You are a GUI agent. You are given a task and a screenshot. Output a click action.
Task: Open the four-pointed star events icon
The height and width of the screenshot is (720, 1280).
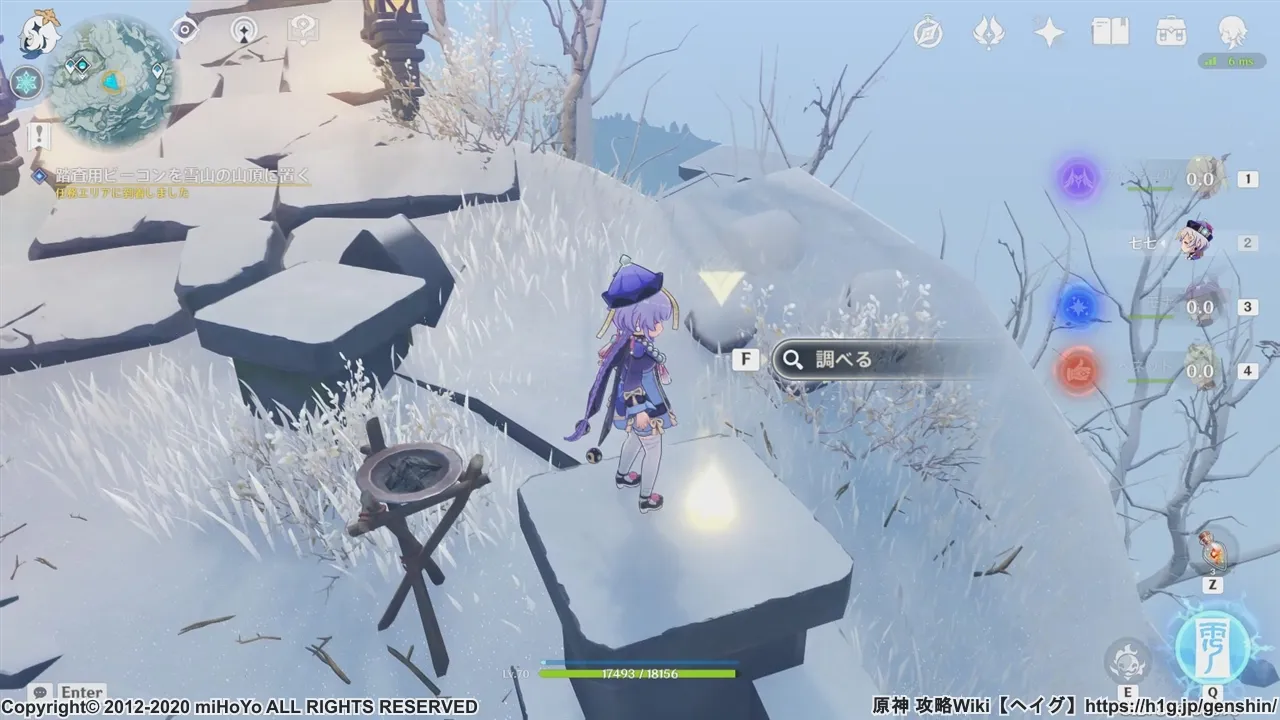1049,33
